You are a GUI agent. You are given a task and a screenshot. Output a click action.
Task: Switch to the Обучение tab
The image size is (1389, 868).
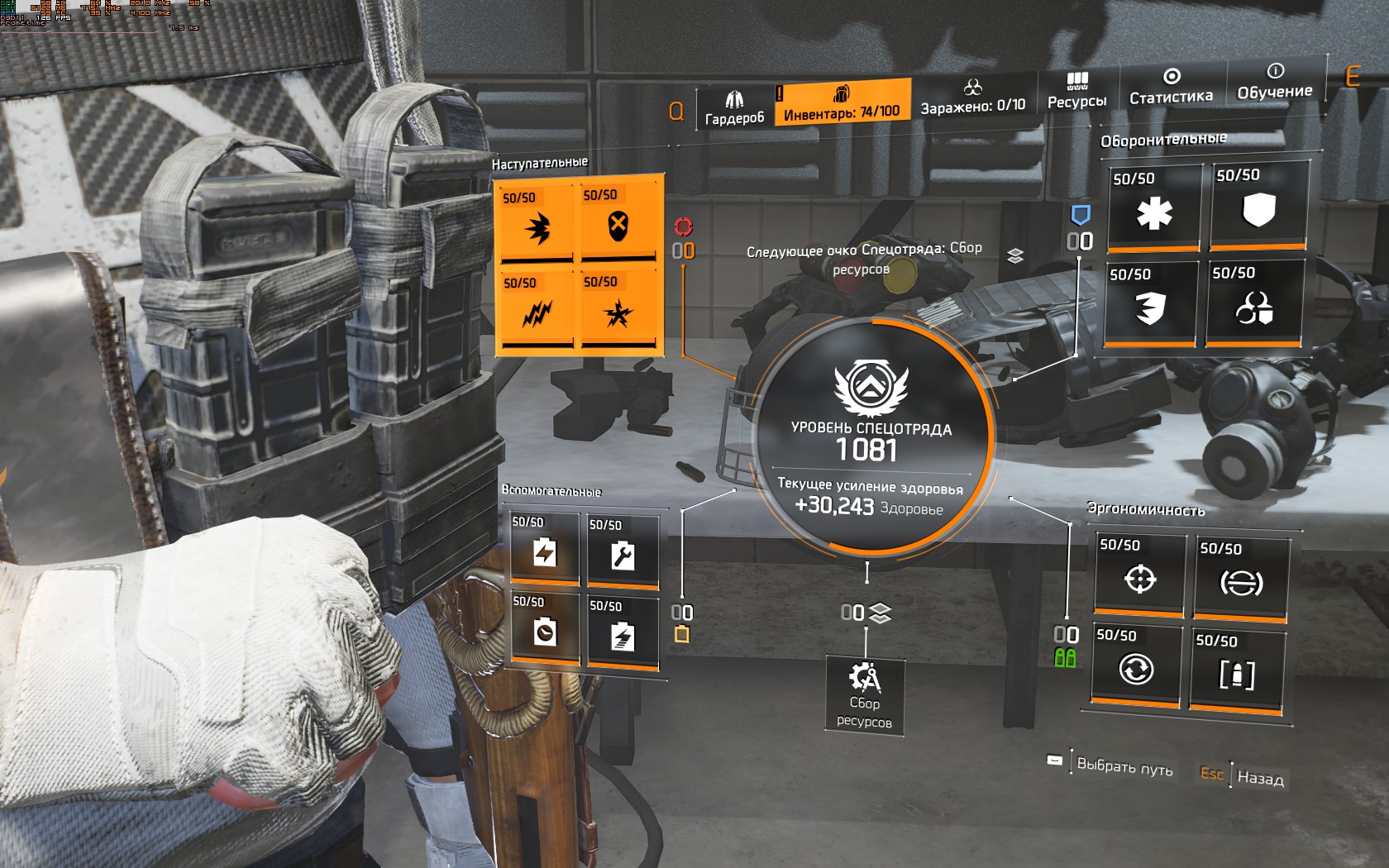[1274, 83]
